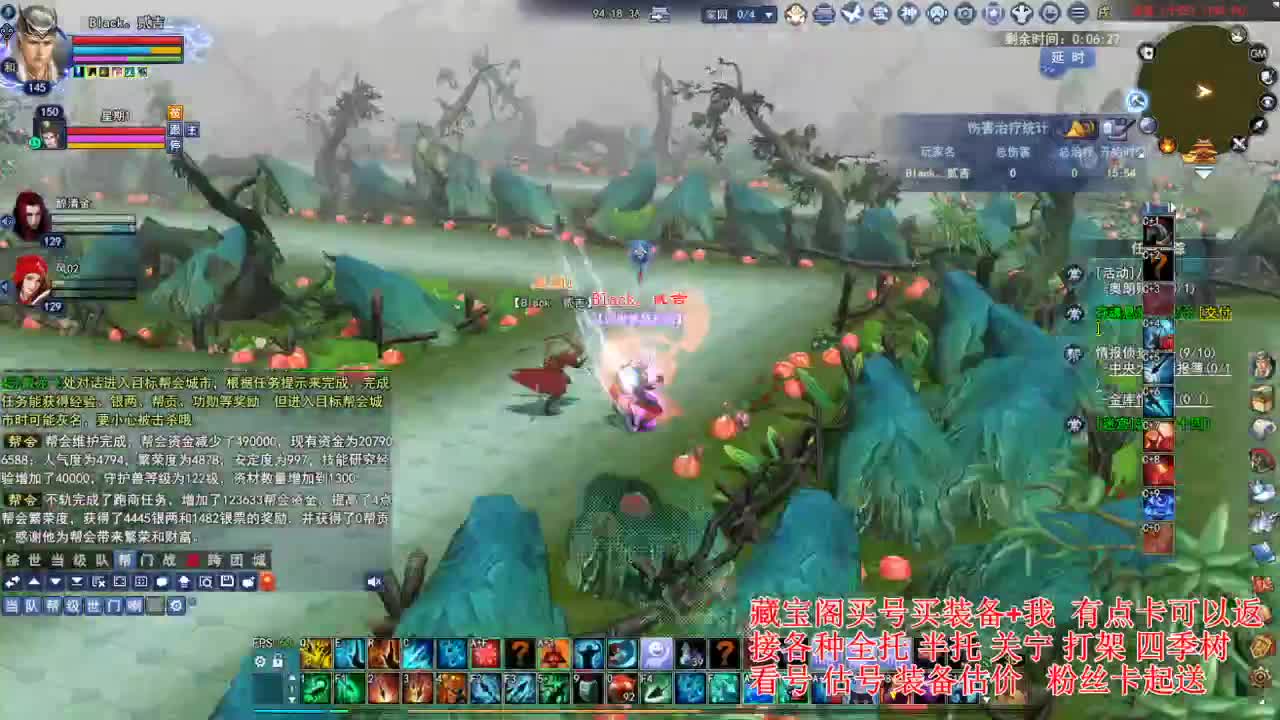Click the GM icon beside the minimap
1280x720 pixels.
click(x=1257, y=53)
